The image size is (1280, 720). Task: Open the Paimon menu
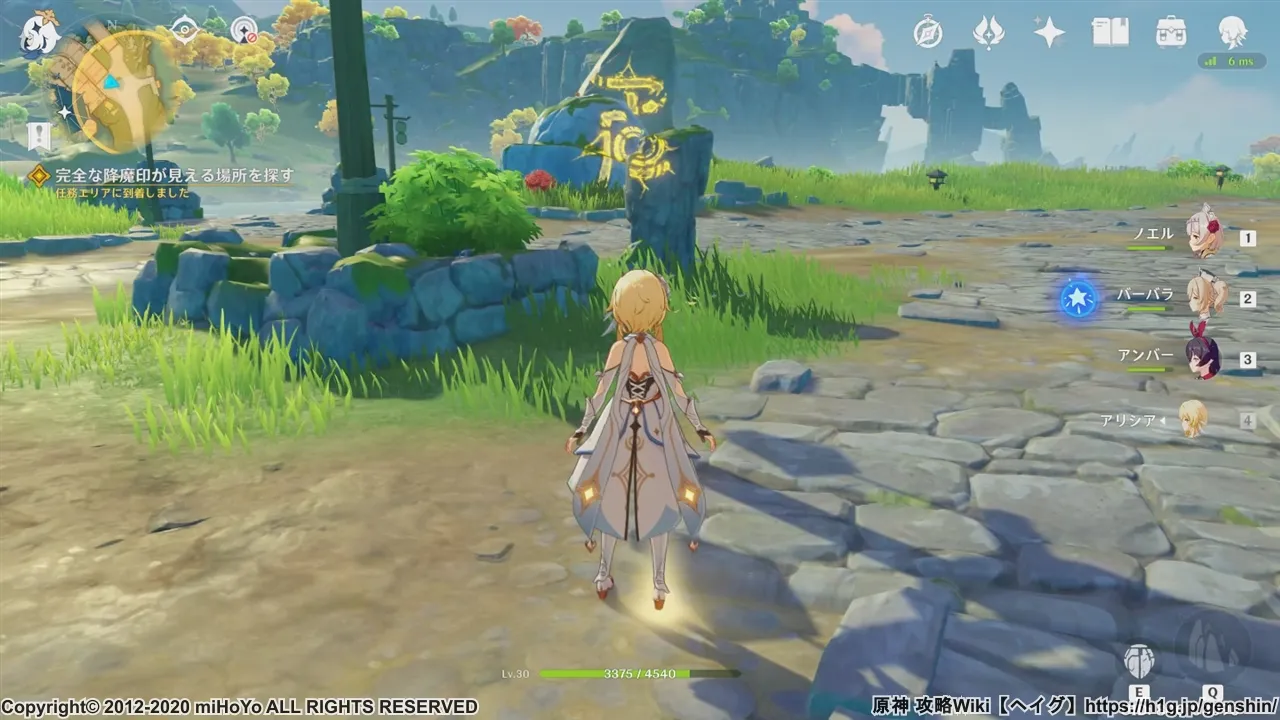[40, 33]
